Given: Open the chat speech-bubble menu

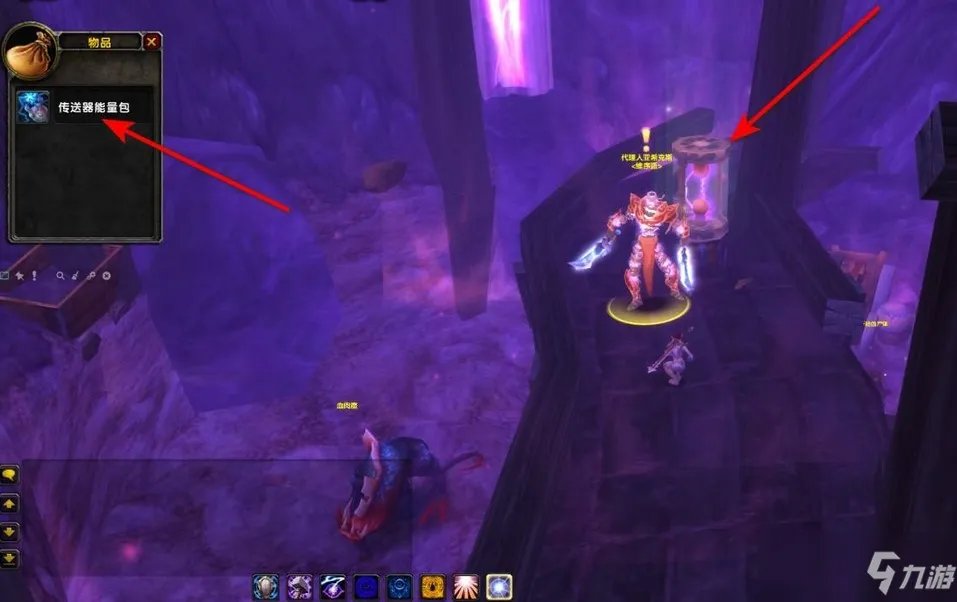Looking at the screenshot, I should click(x=9, y=474).
